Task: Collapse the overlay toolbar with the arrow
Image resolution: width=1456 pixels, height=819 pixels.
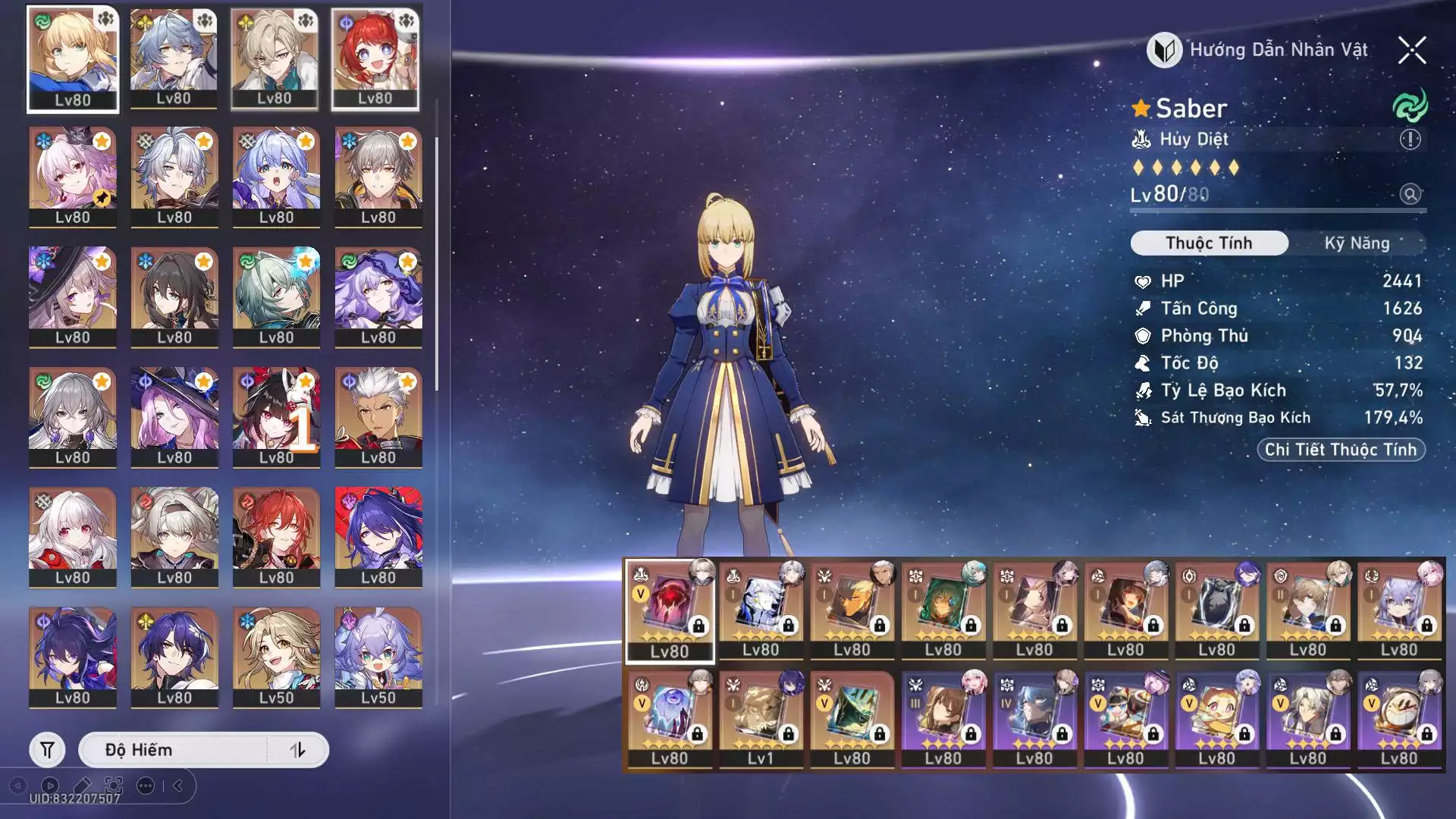Action: click(x=178, y=786)
